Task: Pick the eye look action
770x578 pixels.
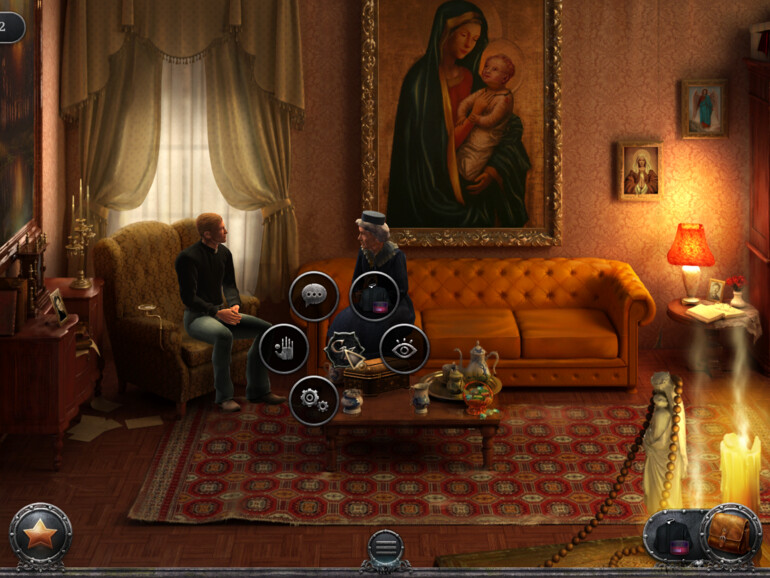Action: [x=404, y=348]
